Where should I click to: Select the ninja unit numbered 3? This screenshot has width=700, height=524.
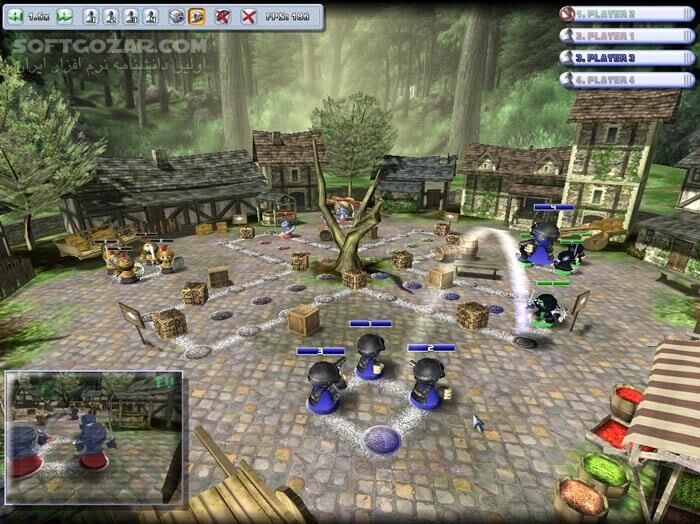[x=325, y=386]
